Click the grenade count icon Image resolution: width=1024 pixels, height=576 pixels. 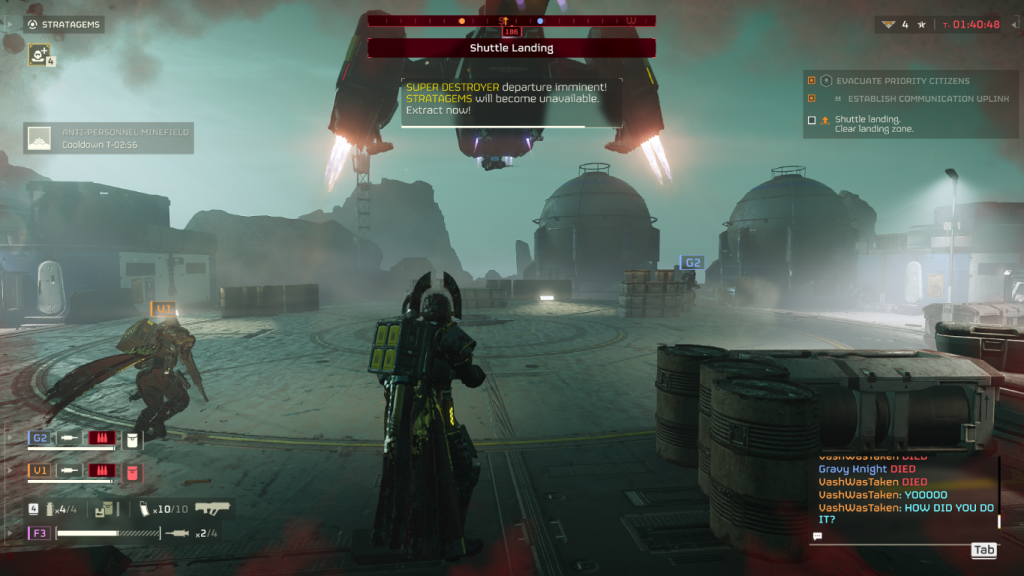[x=47, y=509]
